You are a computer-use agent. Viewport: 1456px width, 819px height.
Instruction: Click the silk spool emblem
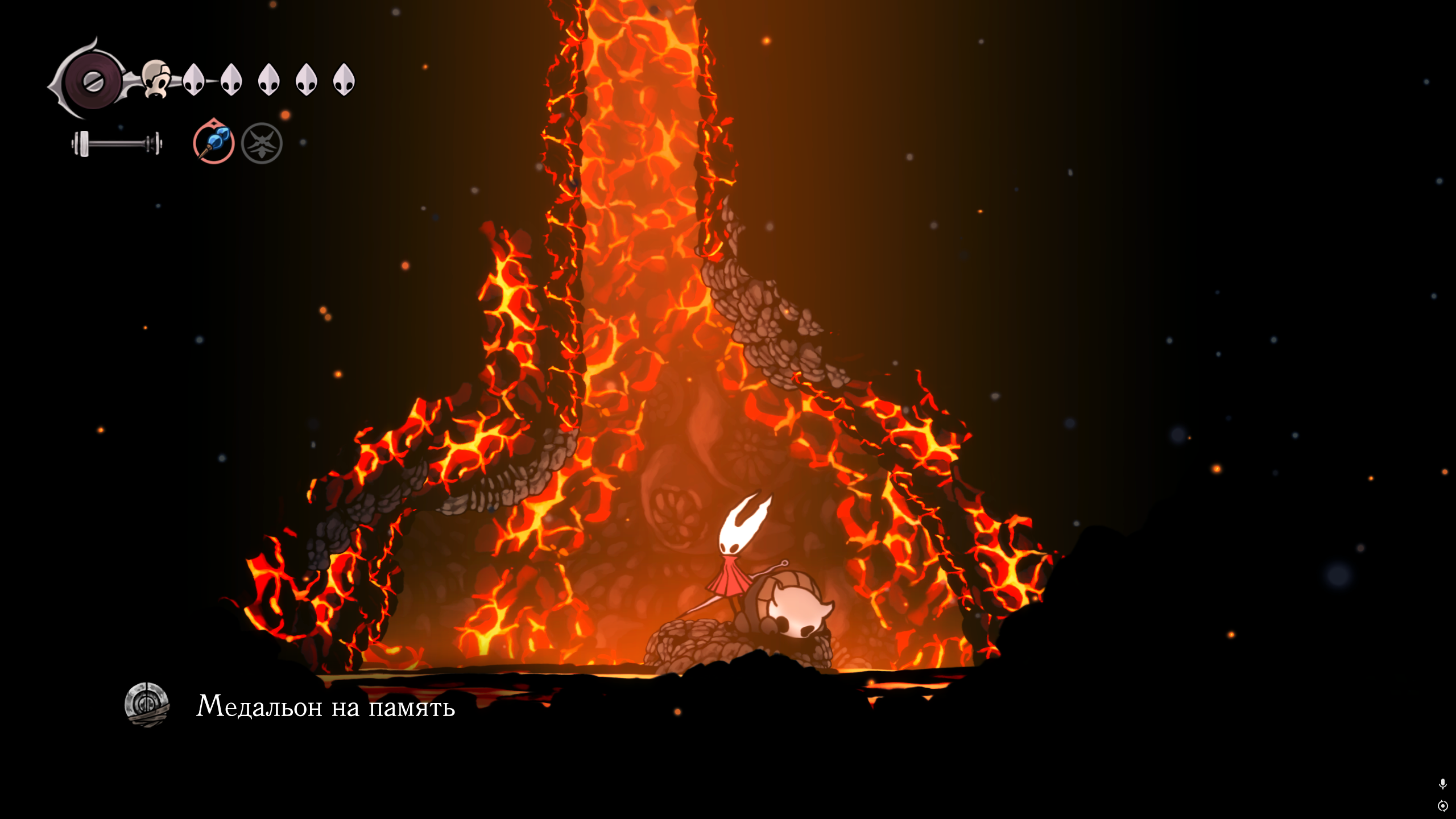[x=93, y=81]
